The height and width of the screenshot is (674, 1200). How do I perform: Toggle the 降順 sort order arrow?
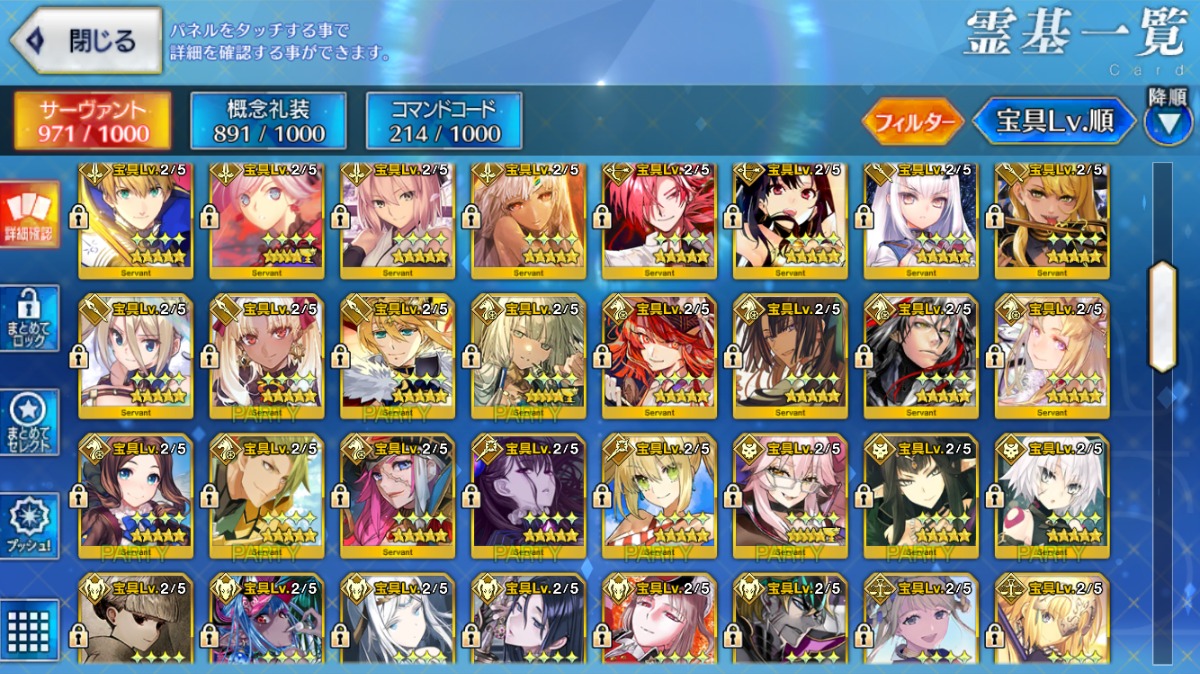1168,119
